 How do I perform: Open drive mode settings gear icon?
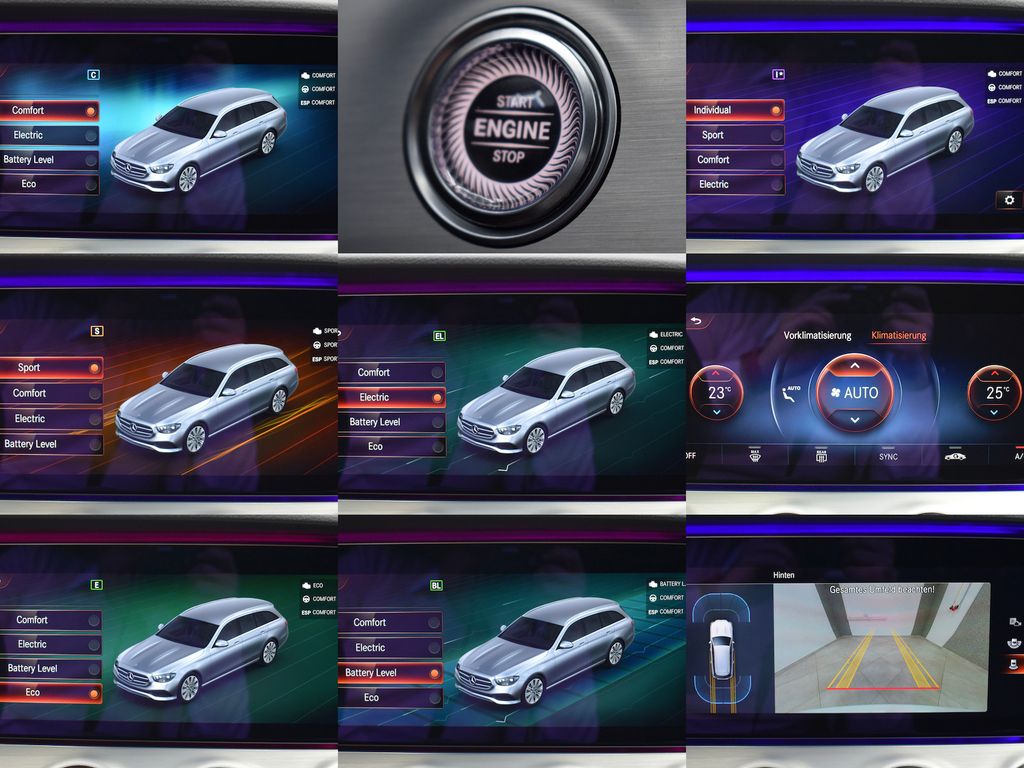pyautogui.click(x=1008, y=200)
